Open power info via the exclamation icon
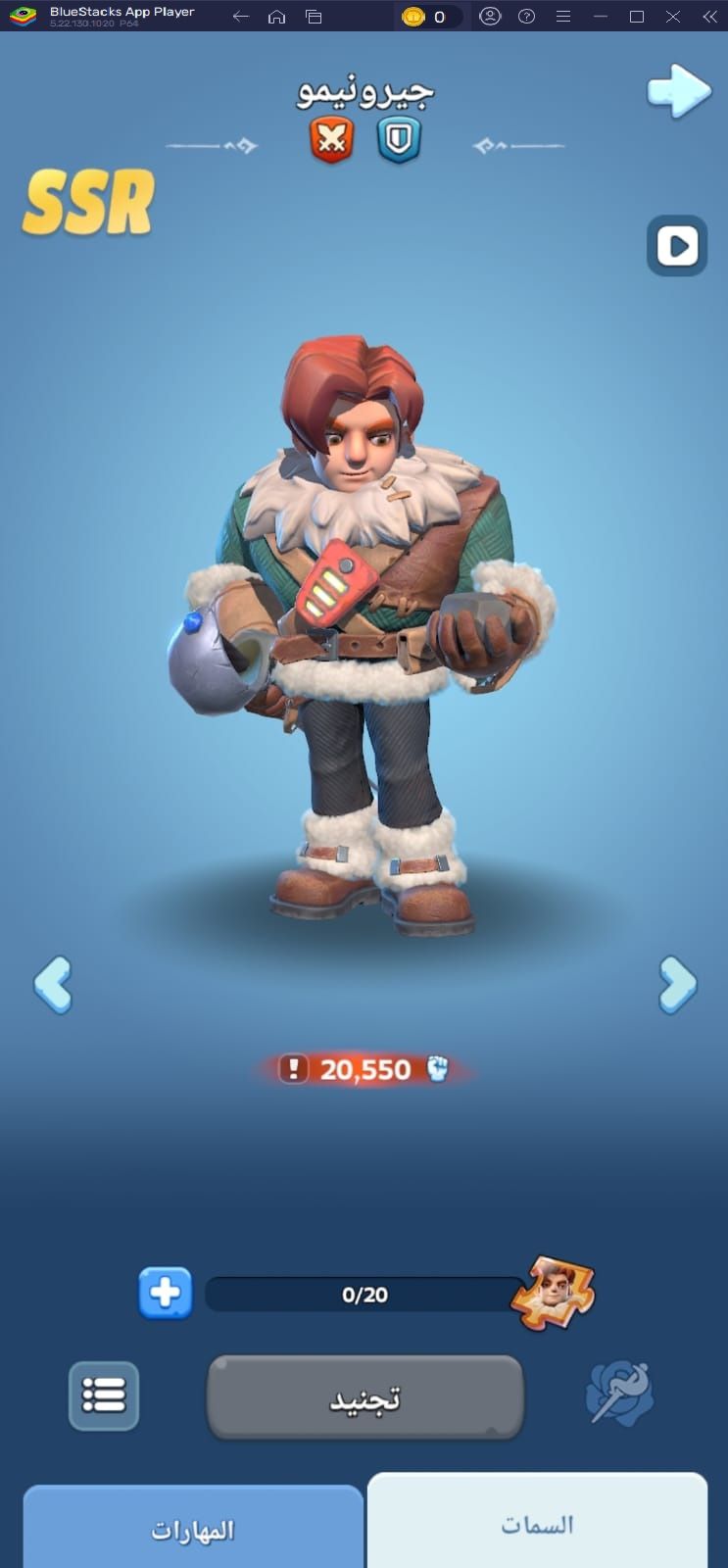Image resolution: width=728 pixels, height=1568 pixels. pos(293,1068)
